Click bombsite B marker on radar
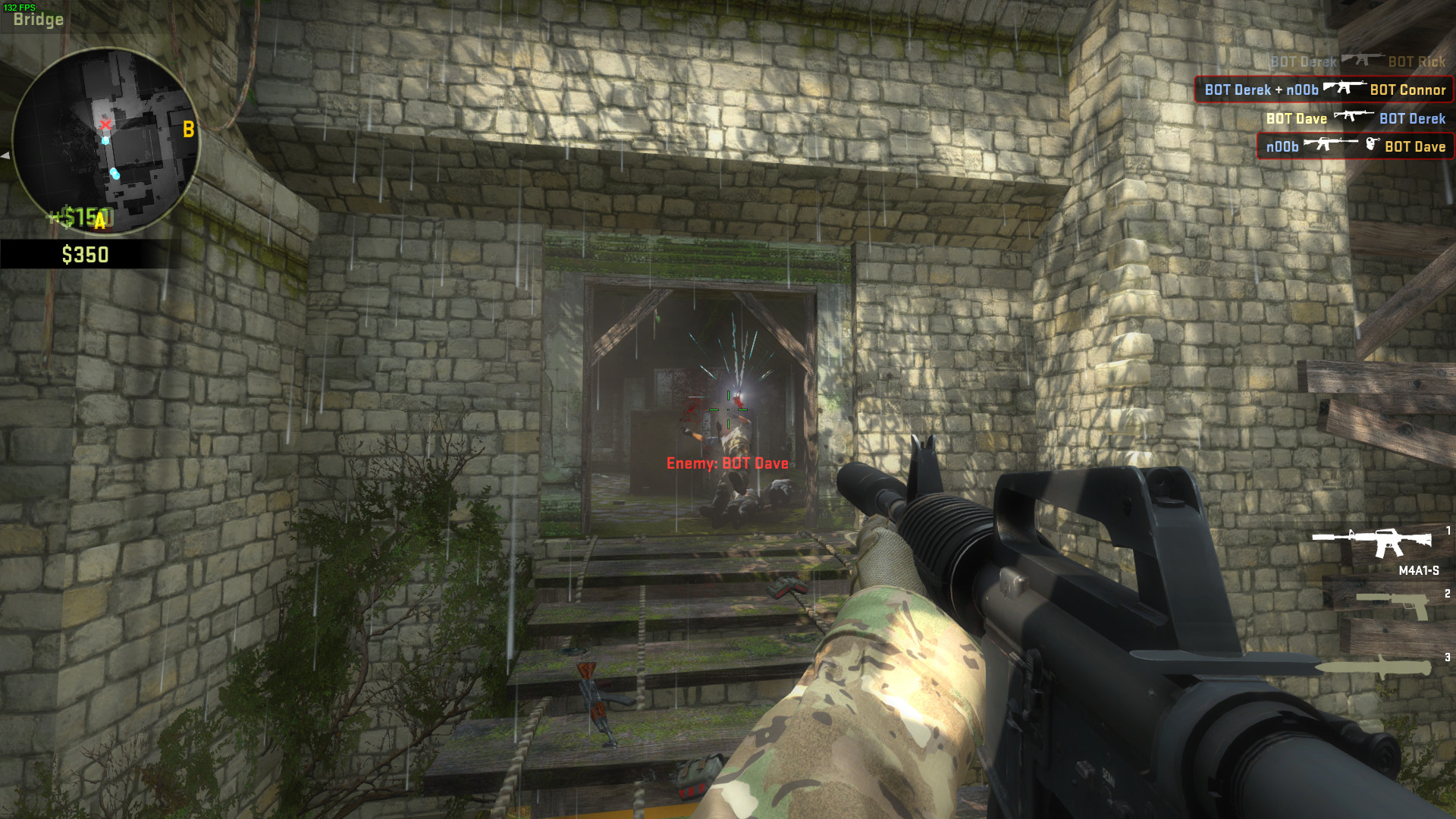 pyautogui.click(x=188, y=130)
